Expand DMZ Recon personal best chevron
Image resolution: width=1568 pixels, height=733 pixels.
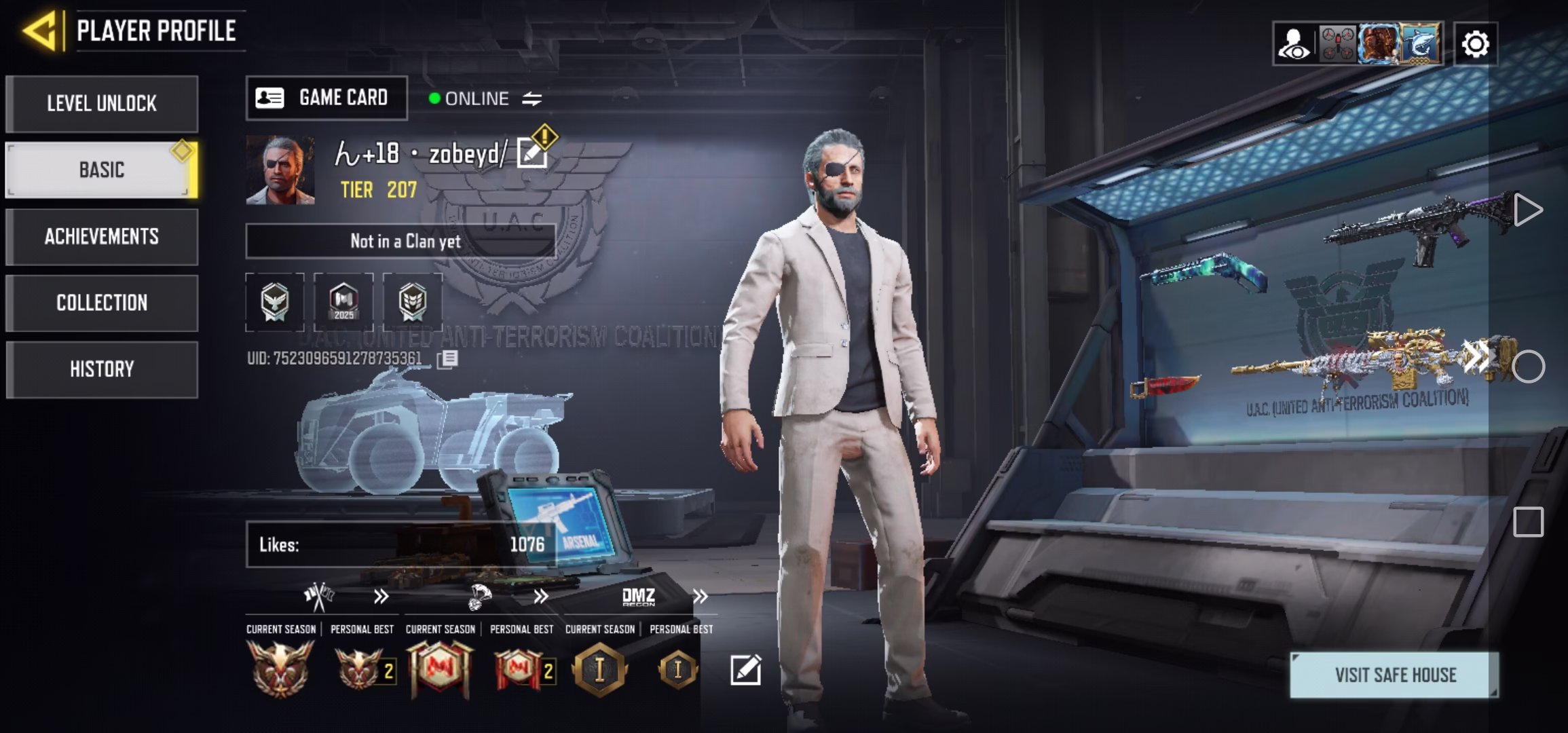click(x=699, y=597)
